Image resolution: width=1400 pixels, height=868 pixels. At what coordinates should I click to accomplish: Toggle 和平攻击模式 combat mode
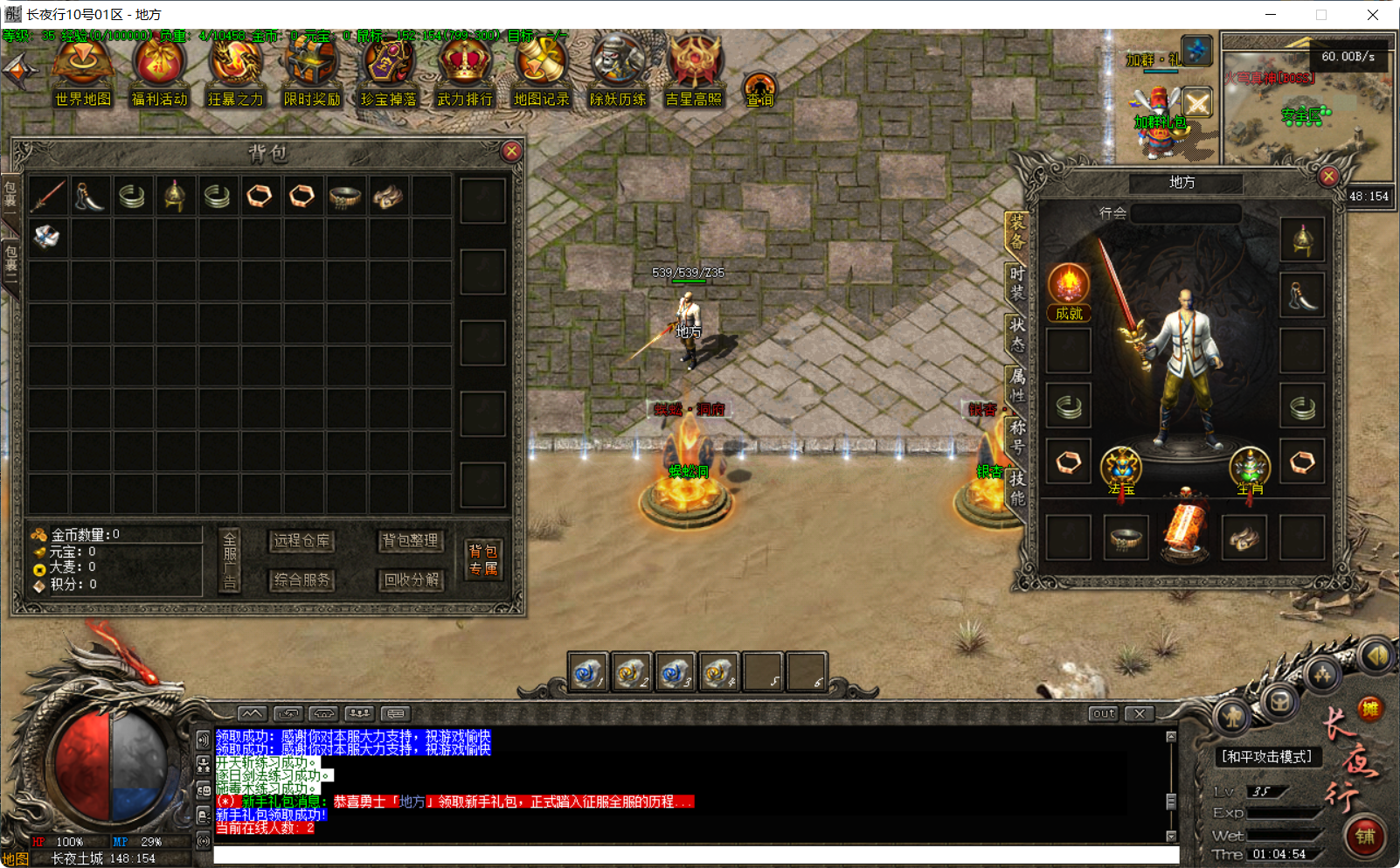tap(1265, 757)
